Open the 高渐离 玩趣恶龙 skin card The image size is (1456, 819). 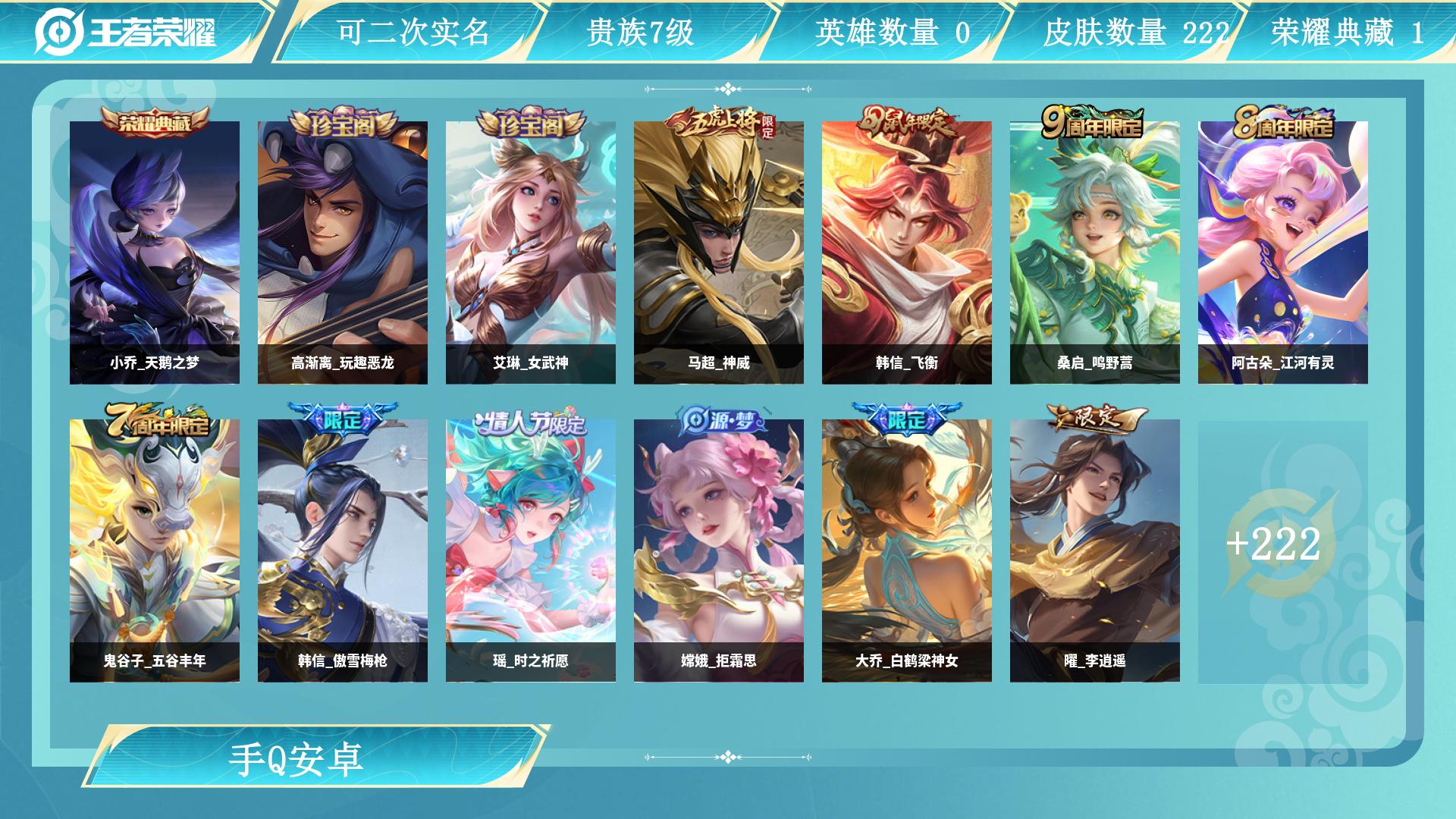pyautogui.click(x=343, y=253)
